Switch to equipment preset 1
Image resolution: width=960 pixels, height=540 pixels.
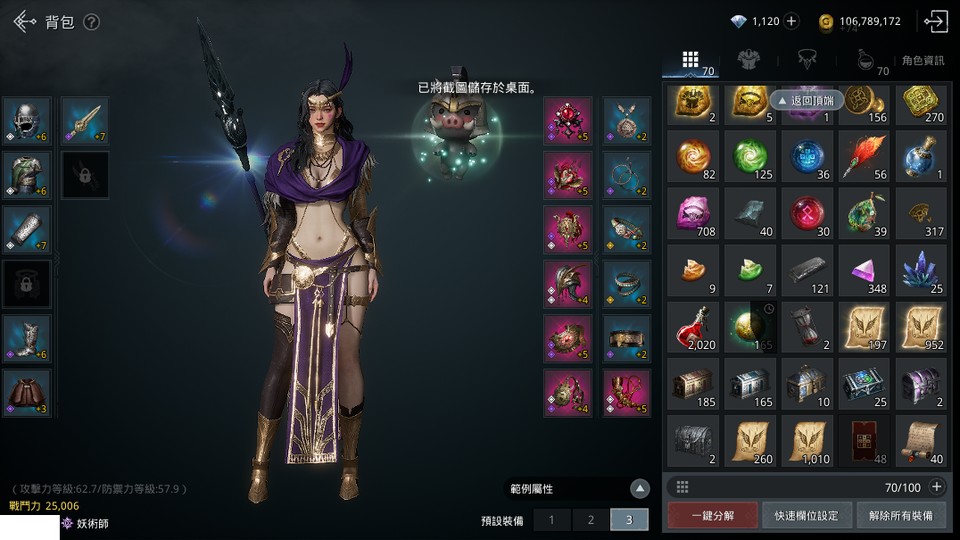click(551, 520)
